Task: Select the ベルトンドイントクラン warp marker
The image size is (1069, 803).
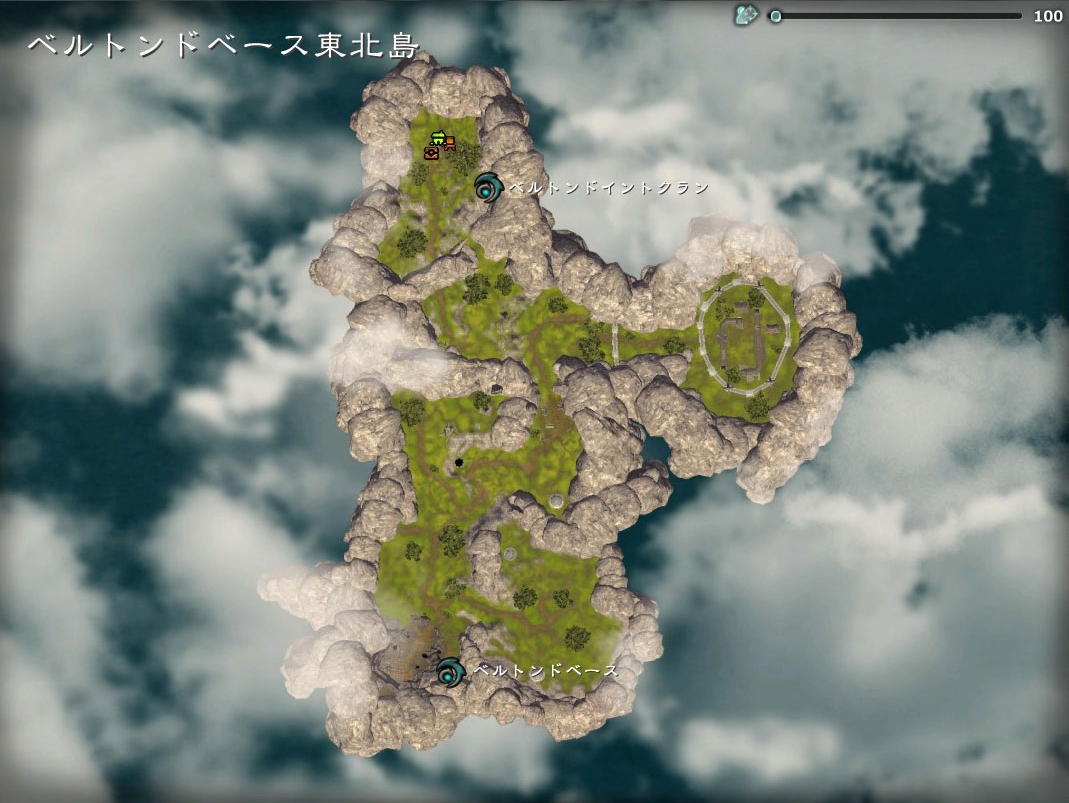Action: [488, 186]
